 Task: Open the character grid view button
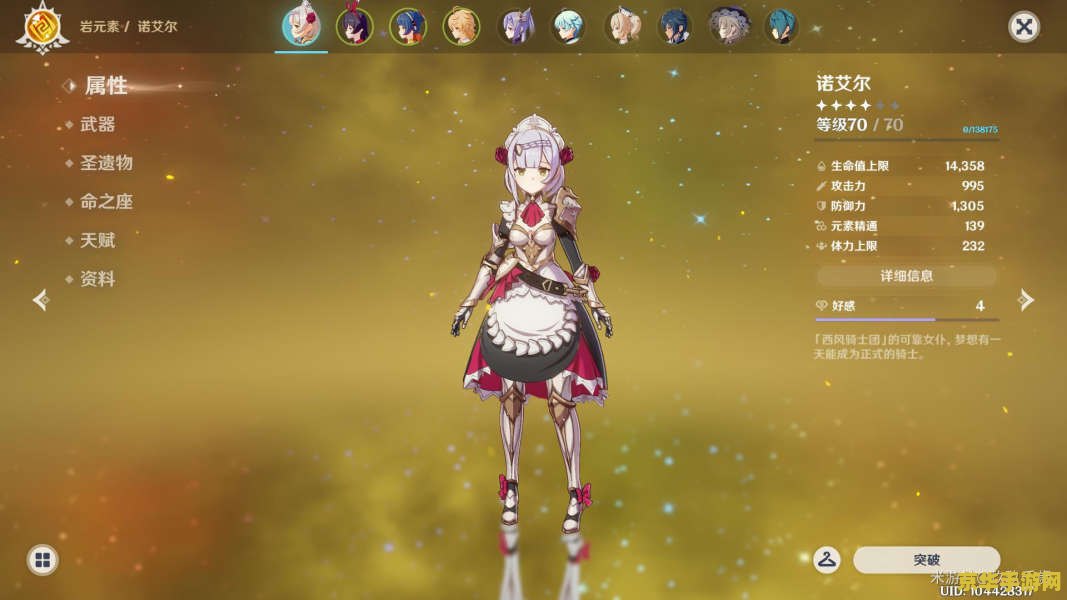(42, 560)
